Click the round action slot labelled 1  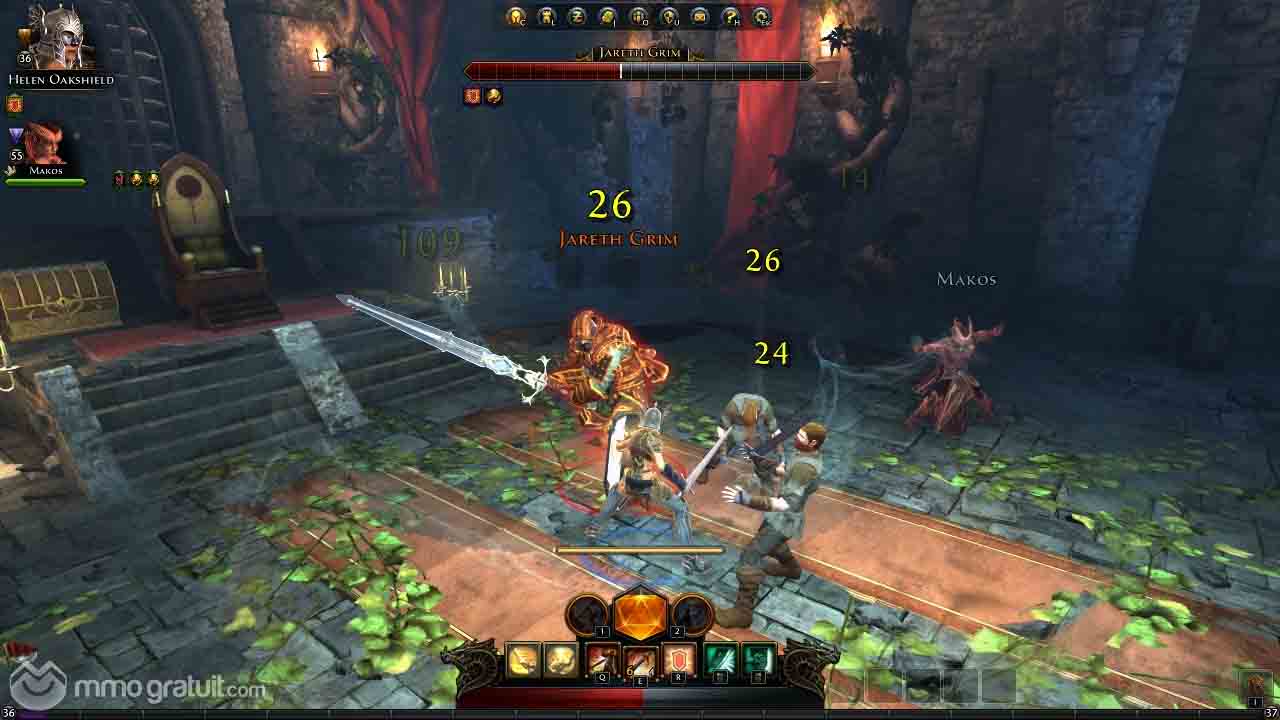[x=590, y=614]
